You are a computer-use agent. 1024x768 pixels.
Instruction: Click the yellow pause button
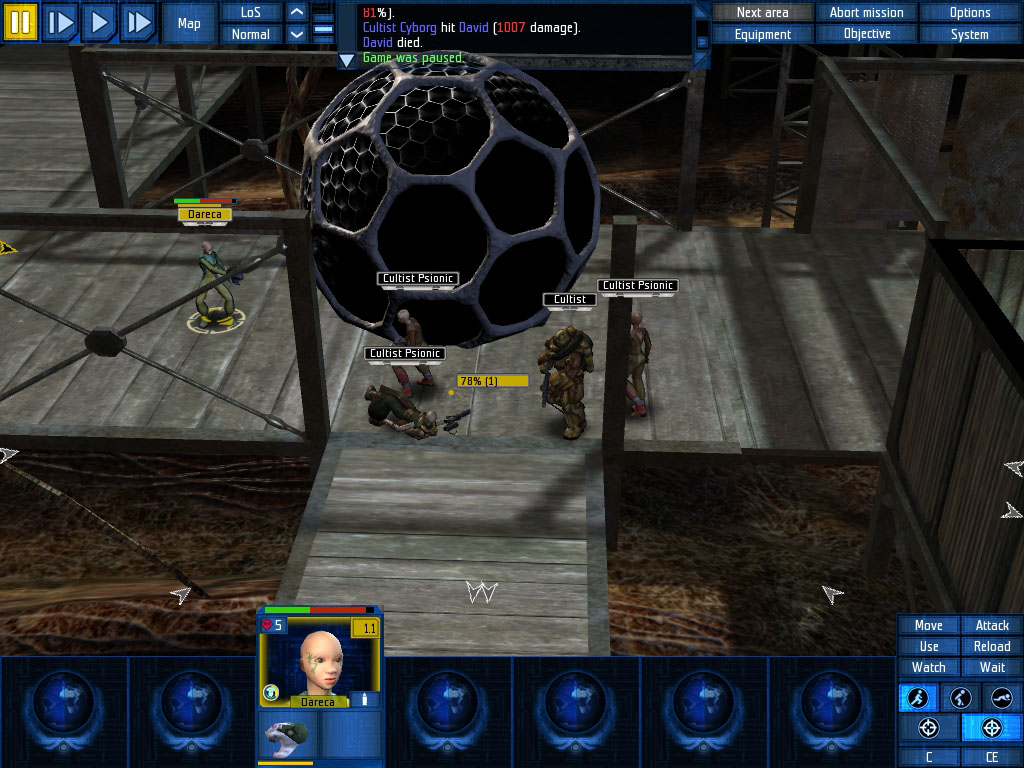pyautogui.click(x=21, y=22)
